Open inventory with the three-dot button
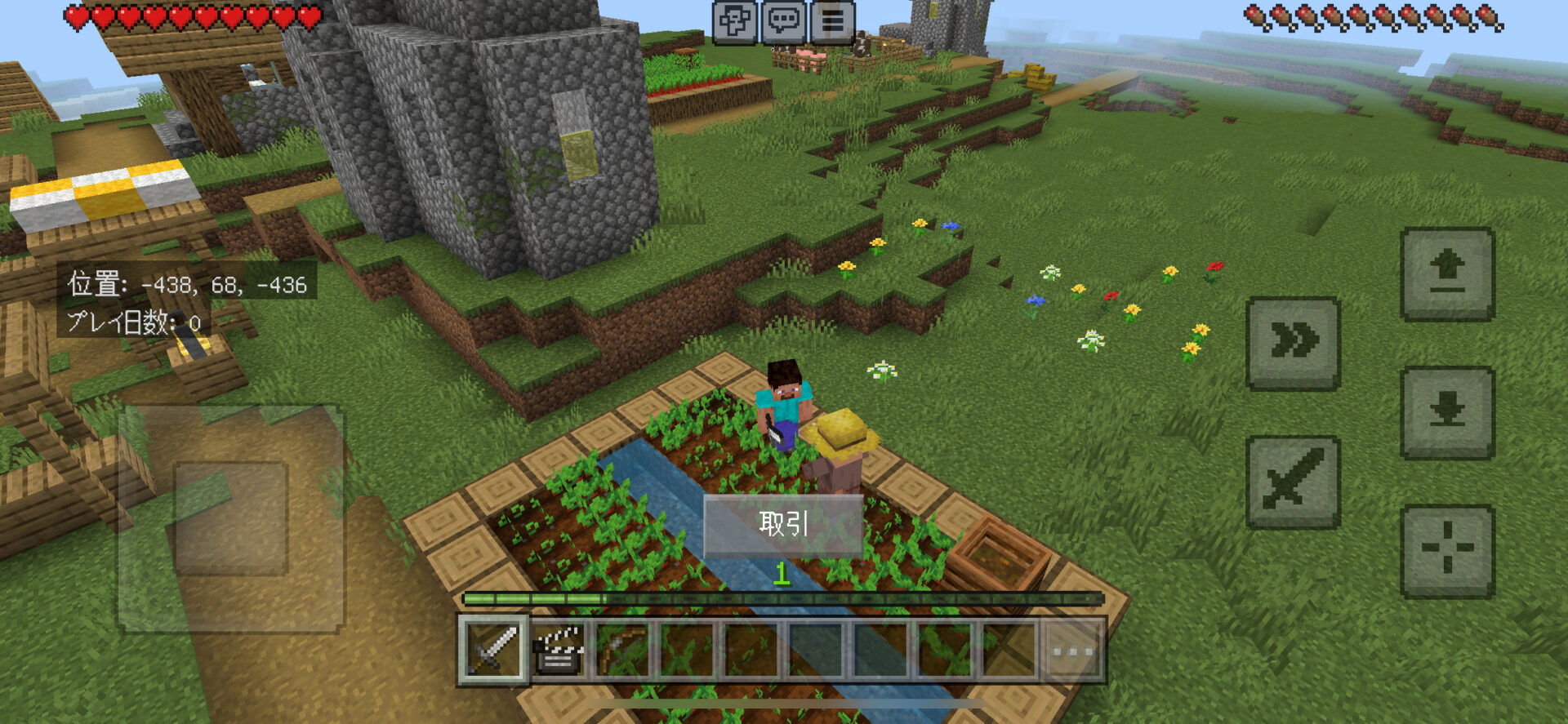The height and width of the screenshot is (724, 1568). click(x=1072, y=650)
